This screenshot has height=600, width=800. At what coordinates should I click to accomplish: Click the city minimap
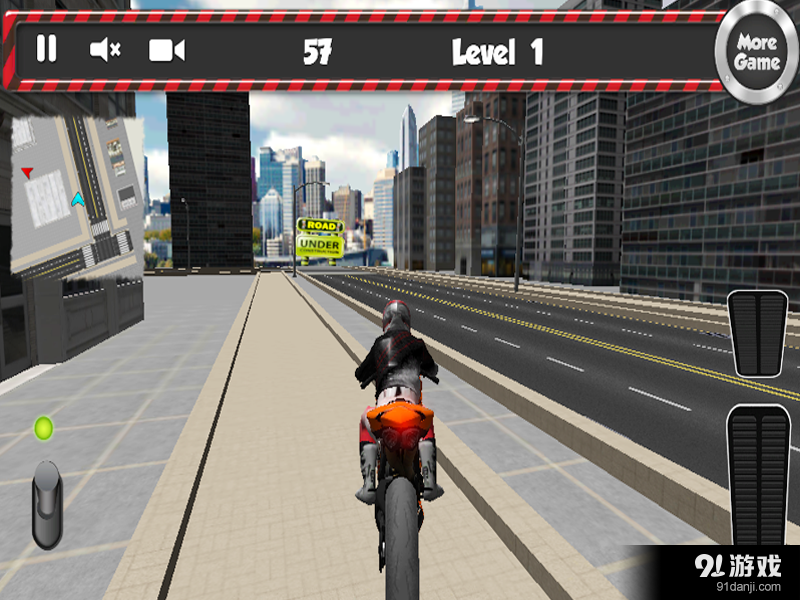click(77, 195)
